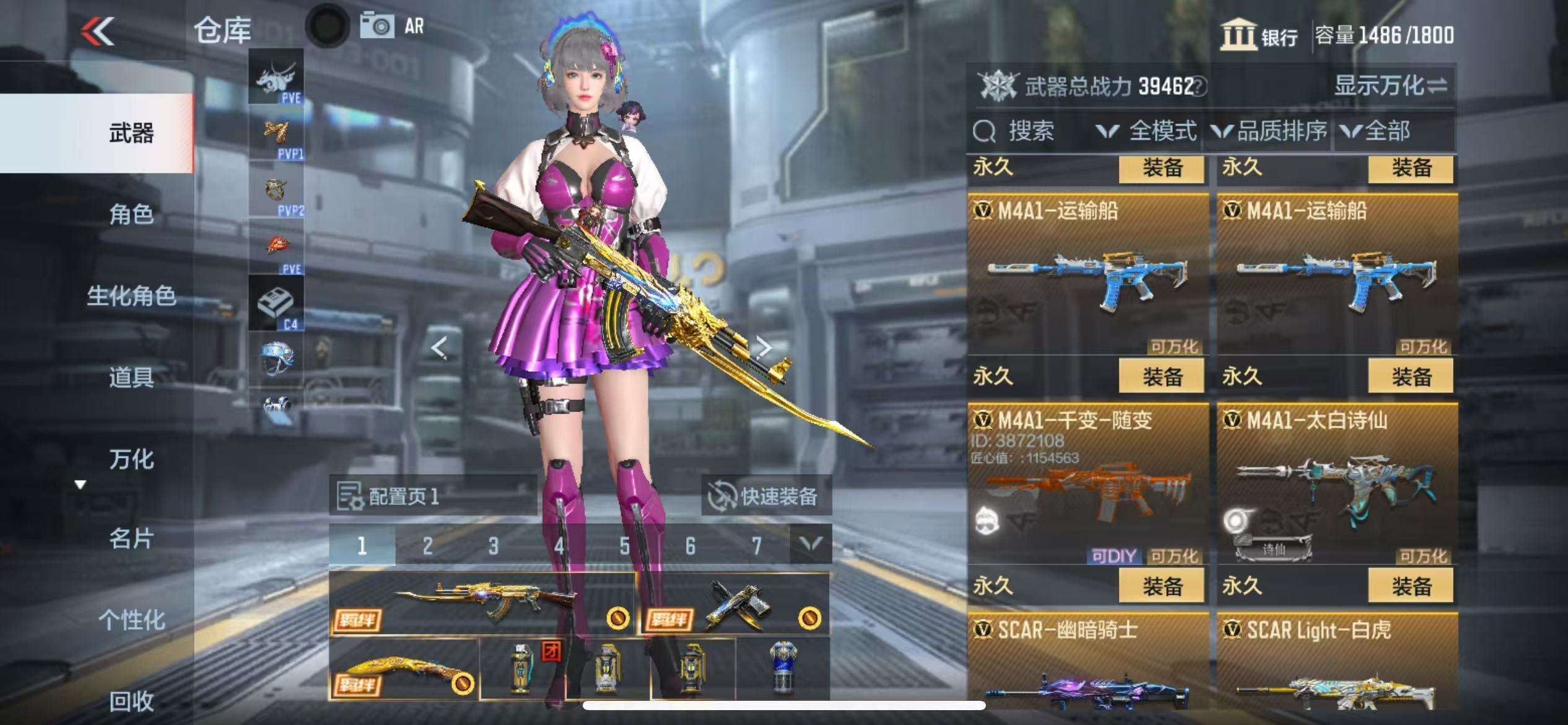Open the 生化角色 category
This screenshot has height=725, width=1568.
(131, 296)
